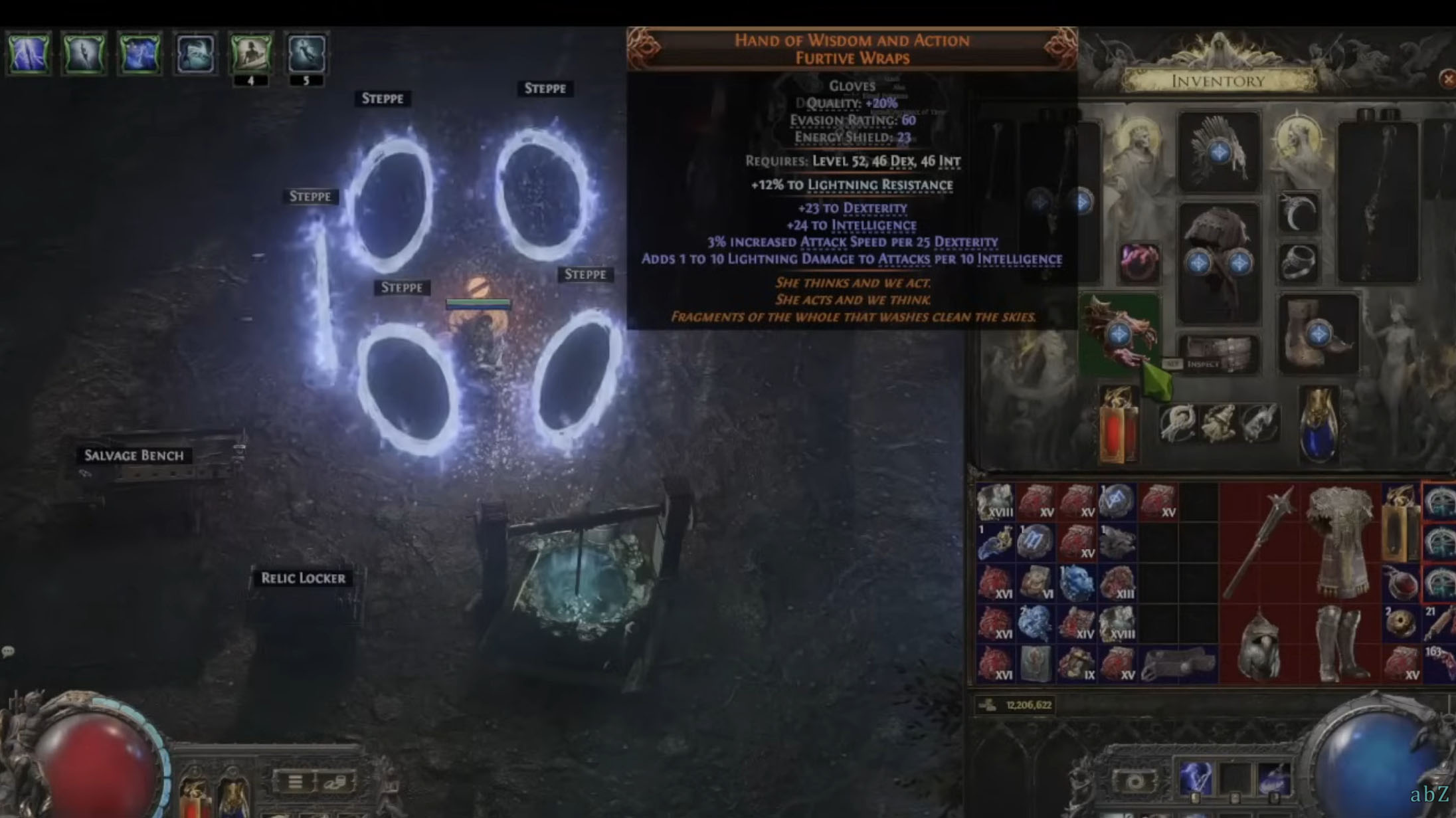The image size is (1456, 818).
Task: Close the Inventory panel
Action: pos(1447,80)
